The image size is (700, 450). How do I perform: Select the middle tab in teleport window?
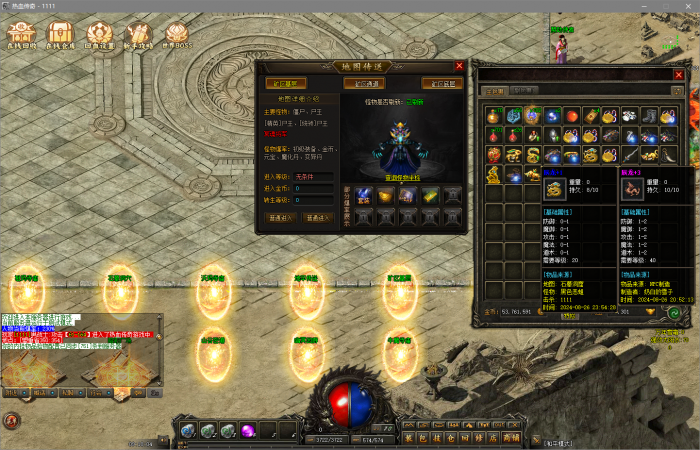pyautogui.click(x=364, y=84)
